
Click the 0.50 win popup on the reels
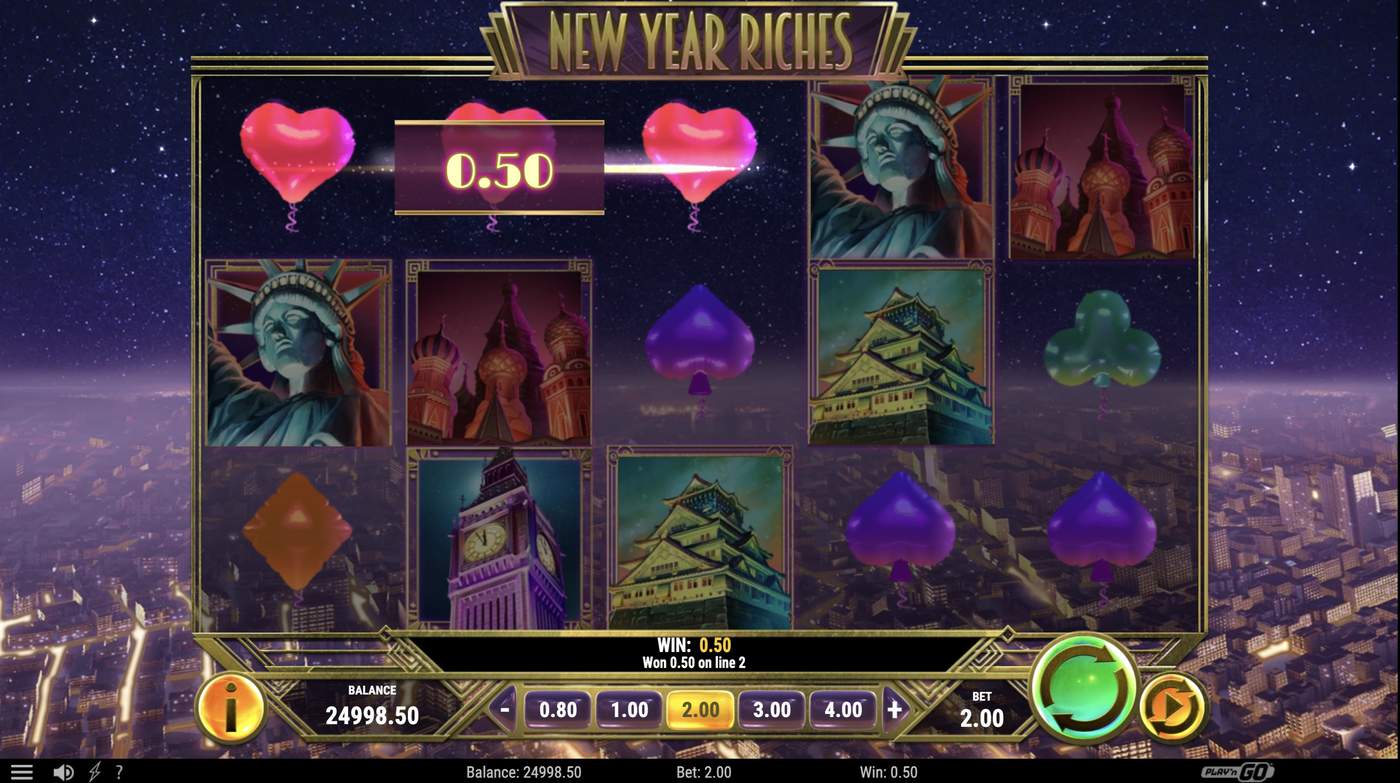(499, 165)
